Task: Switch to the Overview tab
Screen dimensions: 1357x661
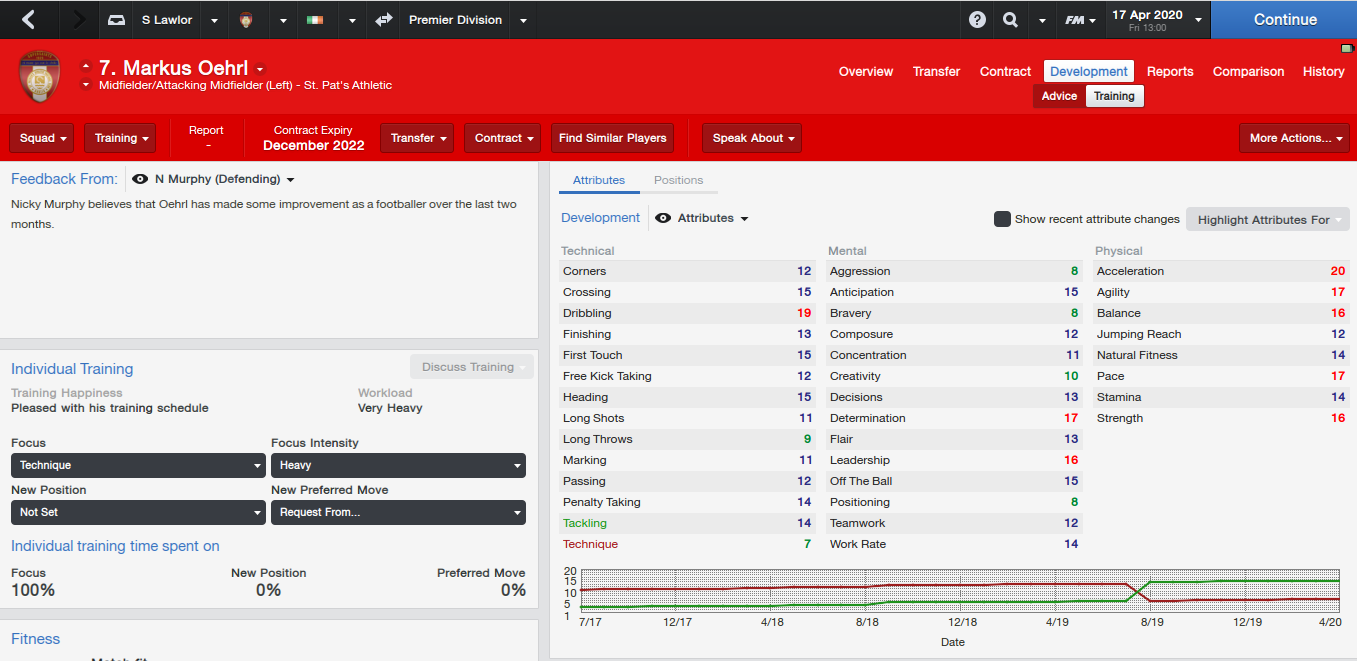Action: coord(866,71)
